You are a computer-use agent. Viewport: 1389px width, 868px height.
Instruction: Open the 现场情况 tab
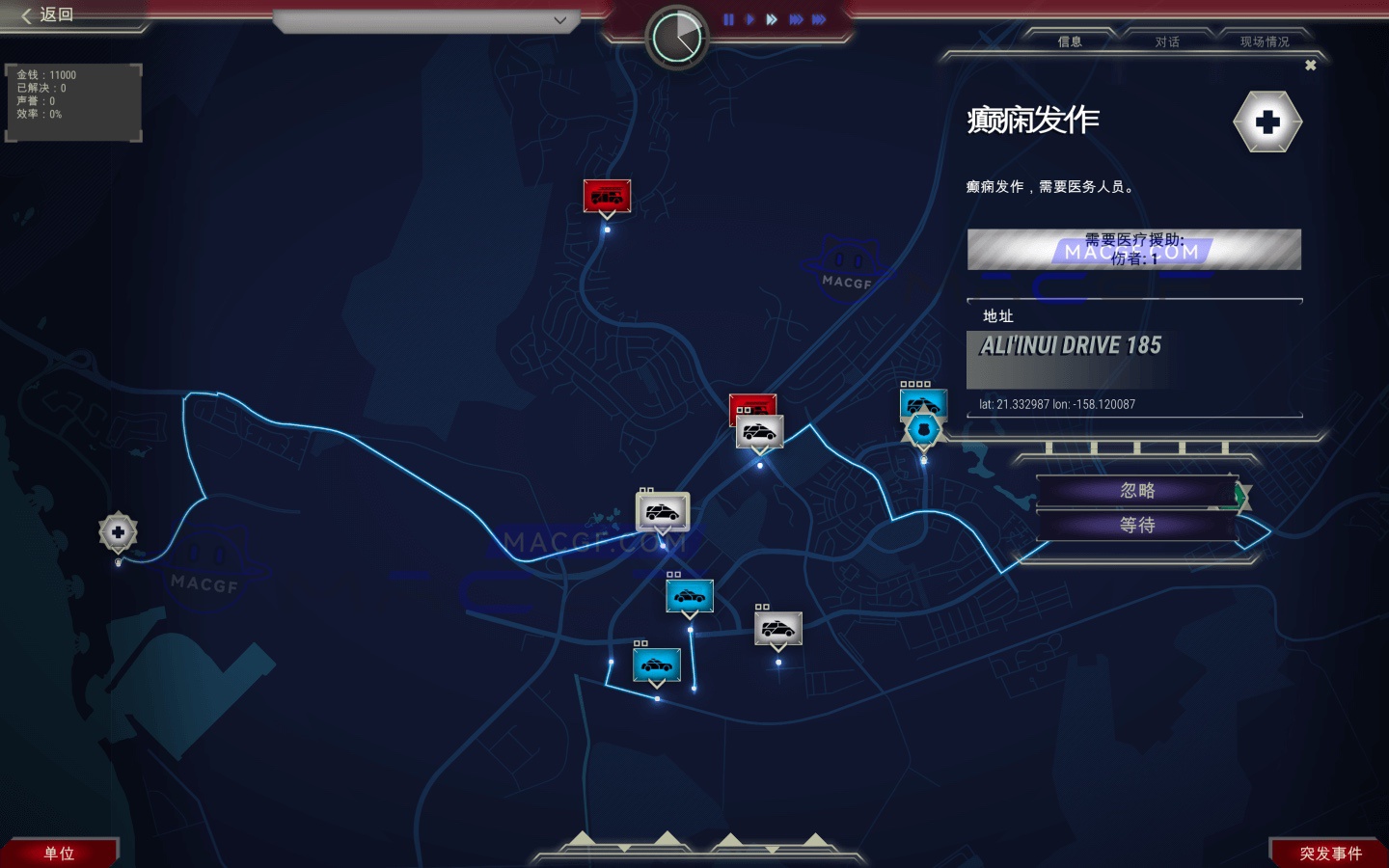coord(1264,42)
